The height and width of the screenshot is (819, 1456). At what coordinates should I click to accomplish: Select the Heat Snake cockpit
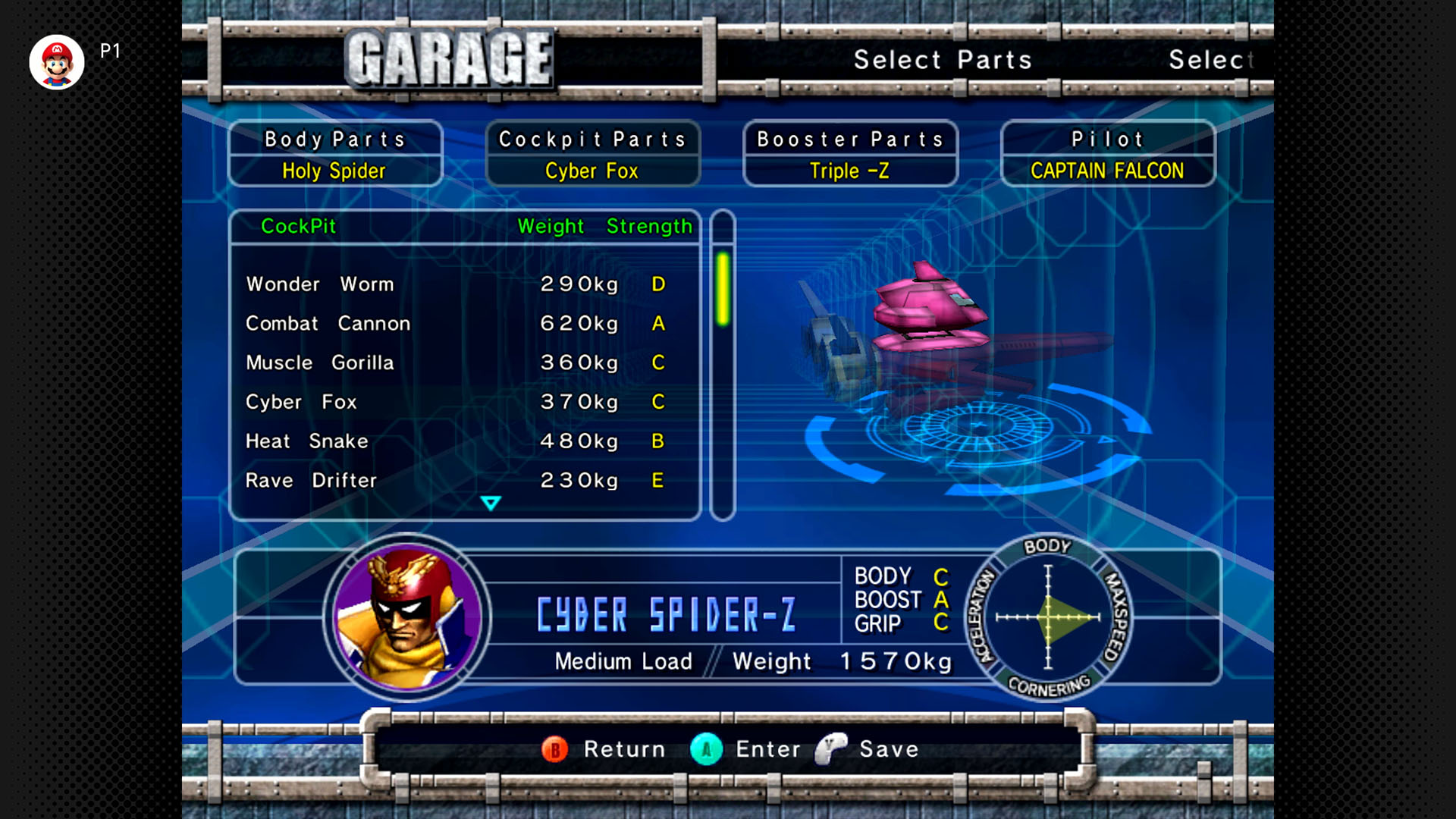(x=455, y=441)
